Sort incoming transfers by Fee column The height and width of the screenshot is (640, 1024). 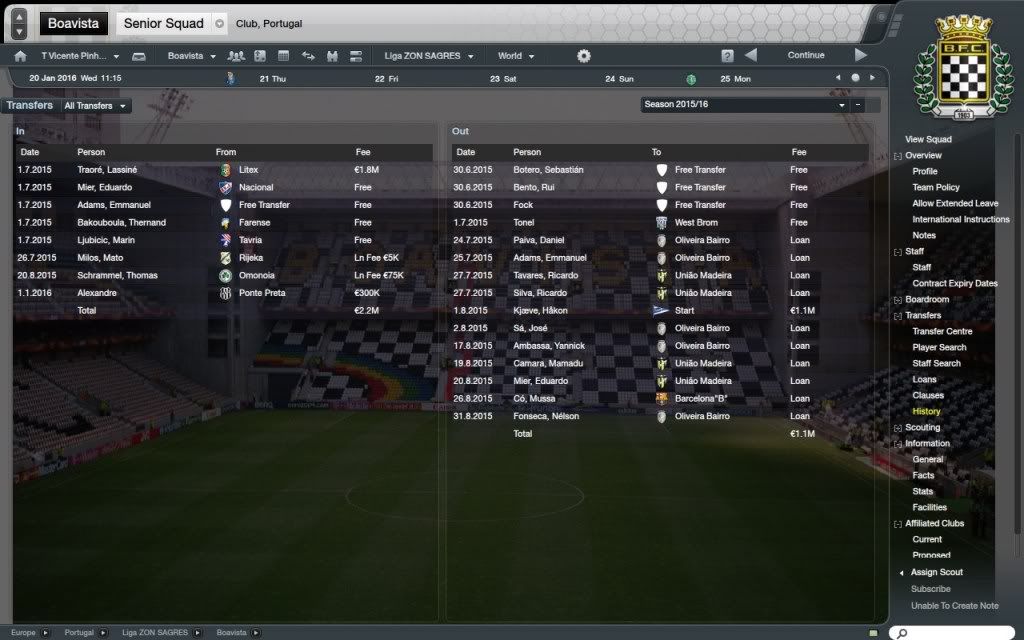coord(363,152)
